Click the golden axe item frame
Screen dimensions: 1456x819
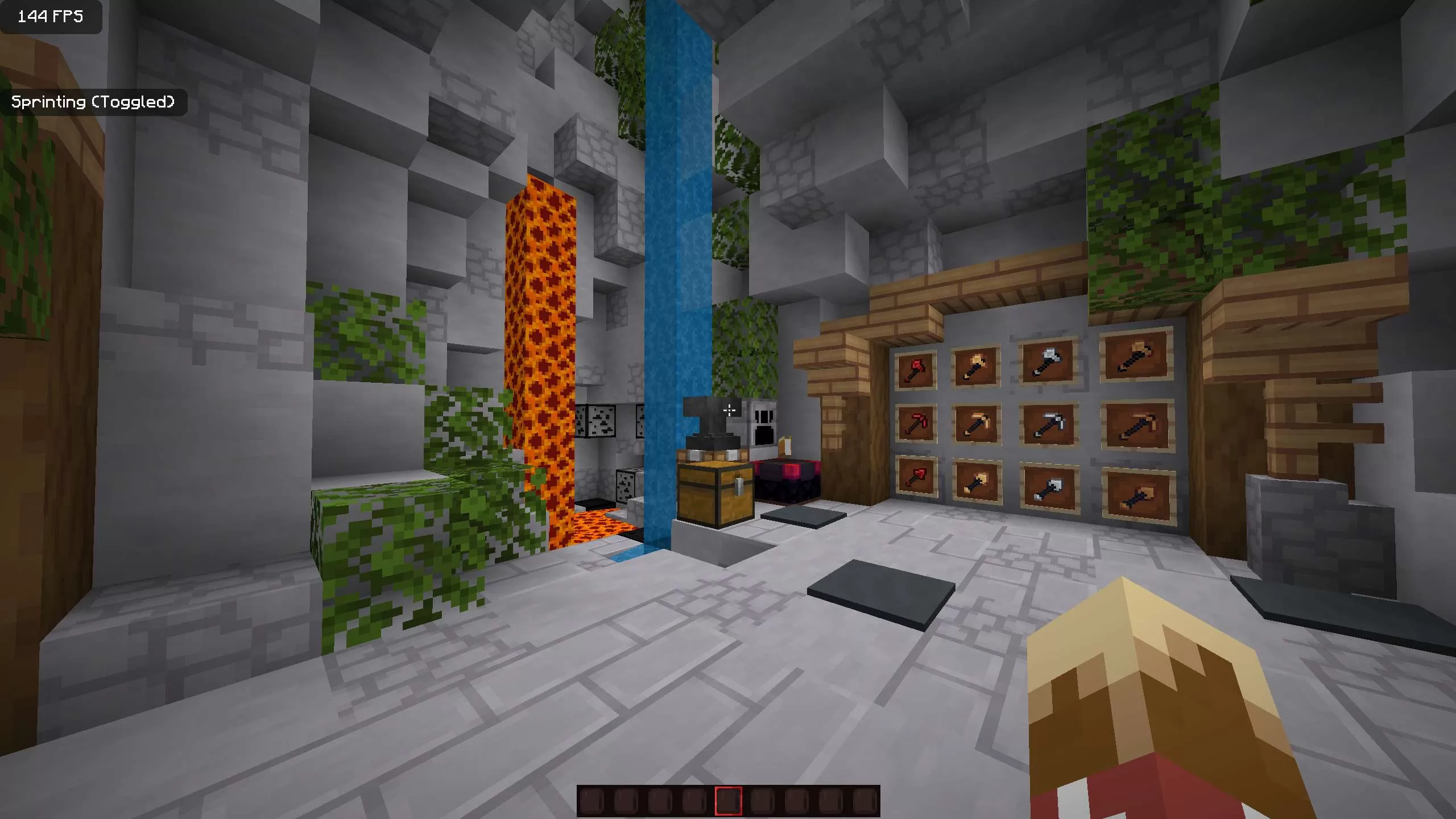pyautogui.click(x=975, y=367)
